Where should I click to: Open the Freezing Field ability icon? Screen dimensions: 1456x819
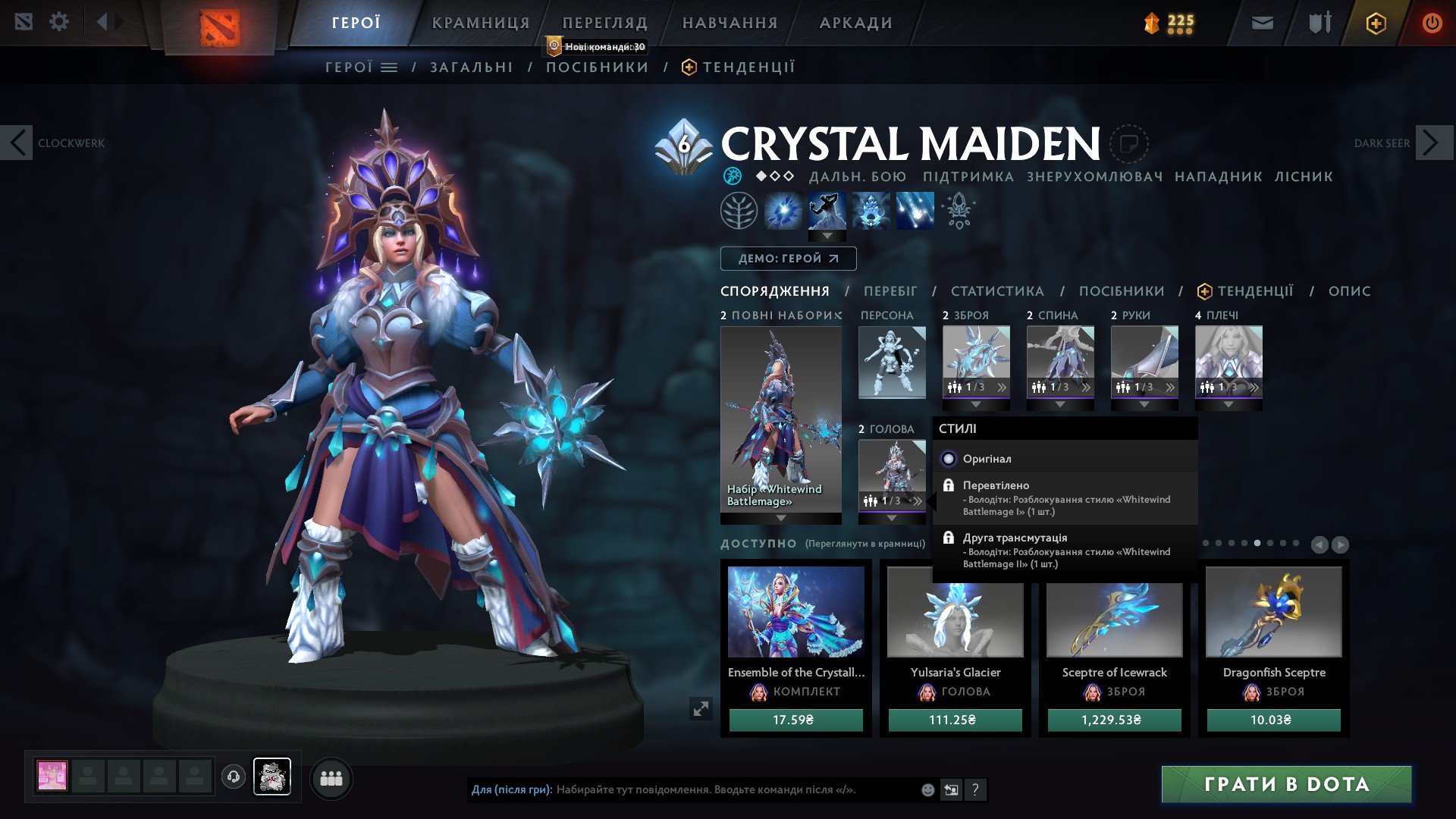913,211
